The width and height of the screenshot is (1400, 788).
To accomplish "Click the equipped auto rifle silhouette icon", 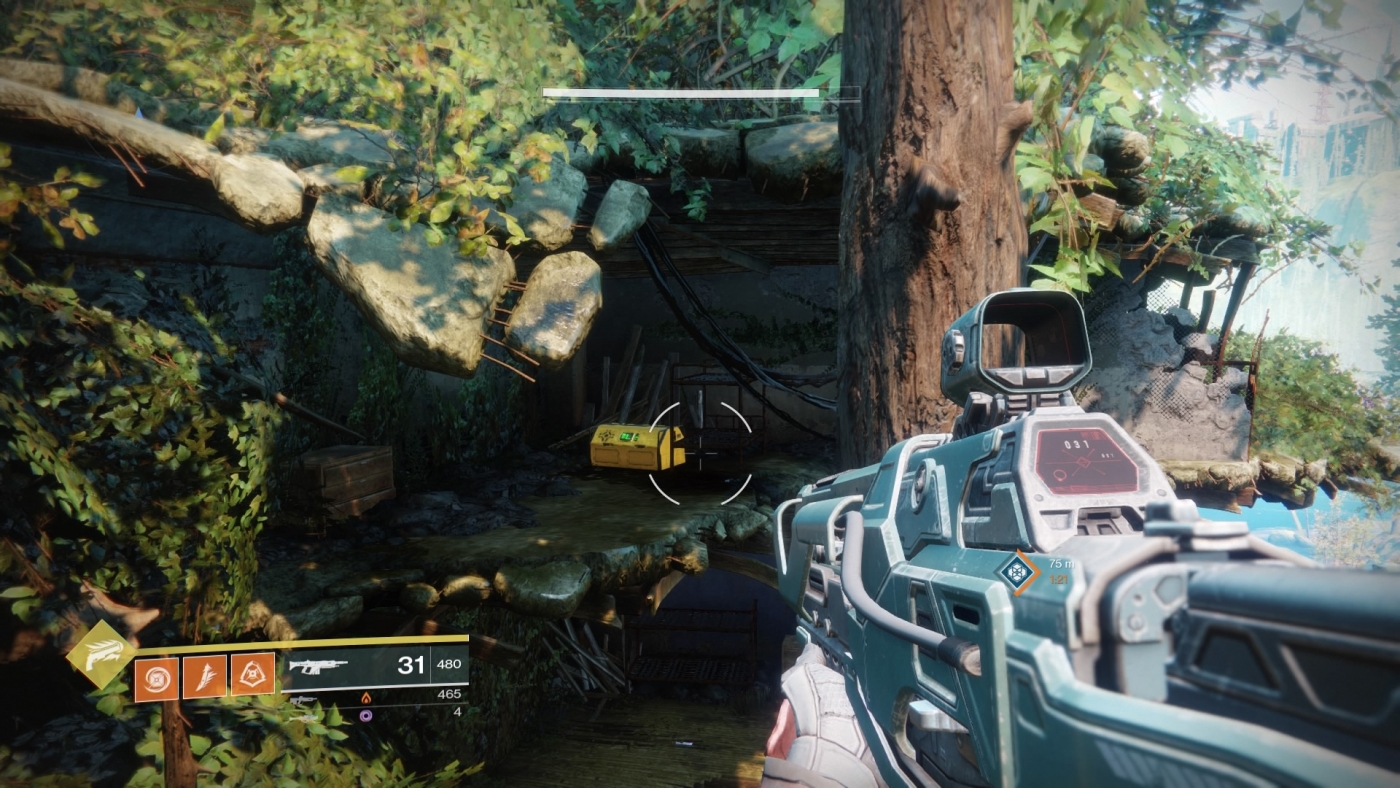I will click(x=320, y=668).
